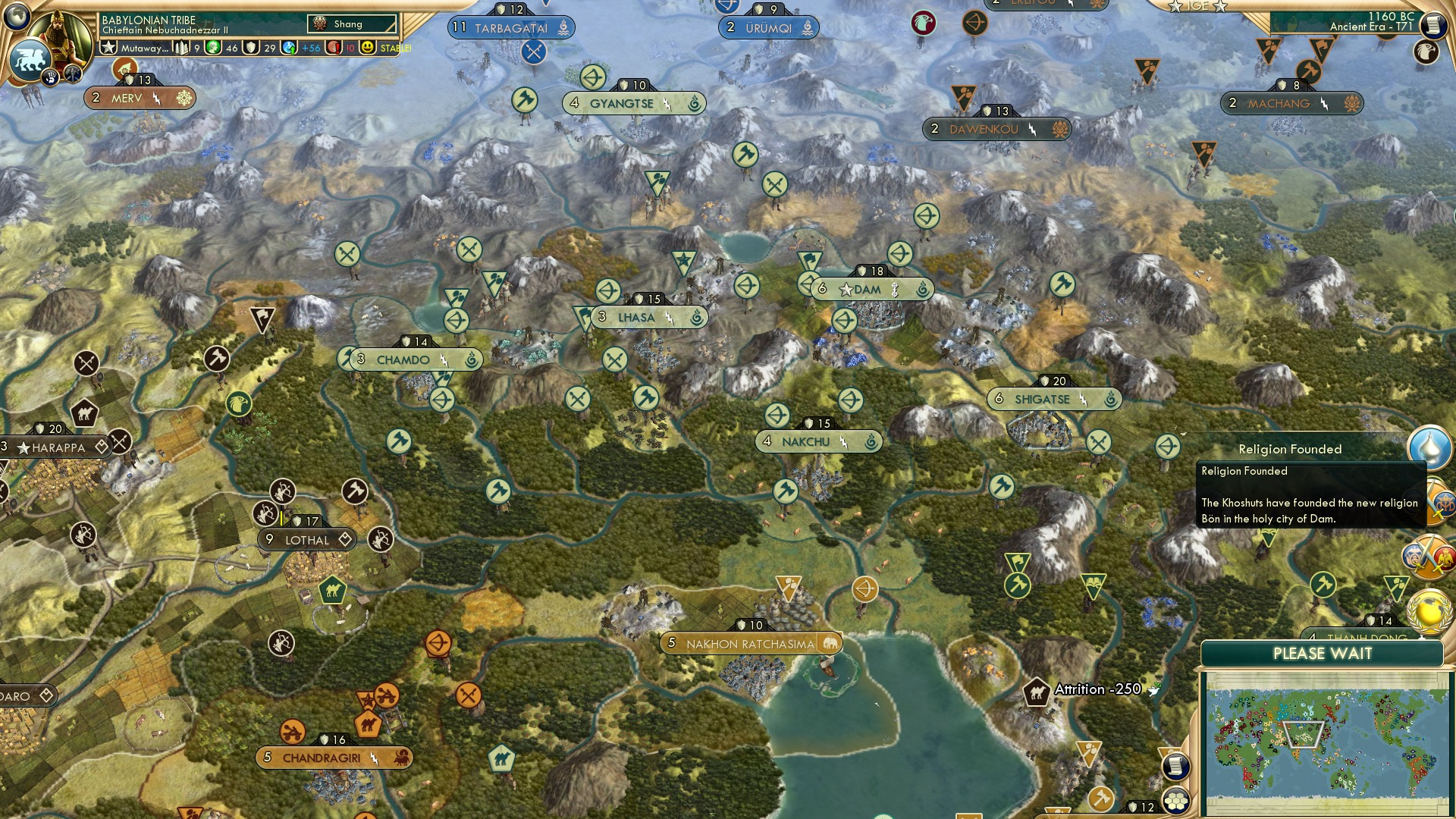Click the golden globe laurel notification
Screen dimensions: 1456x819
(1429, 611)
